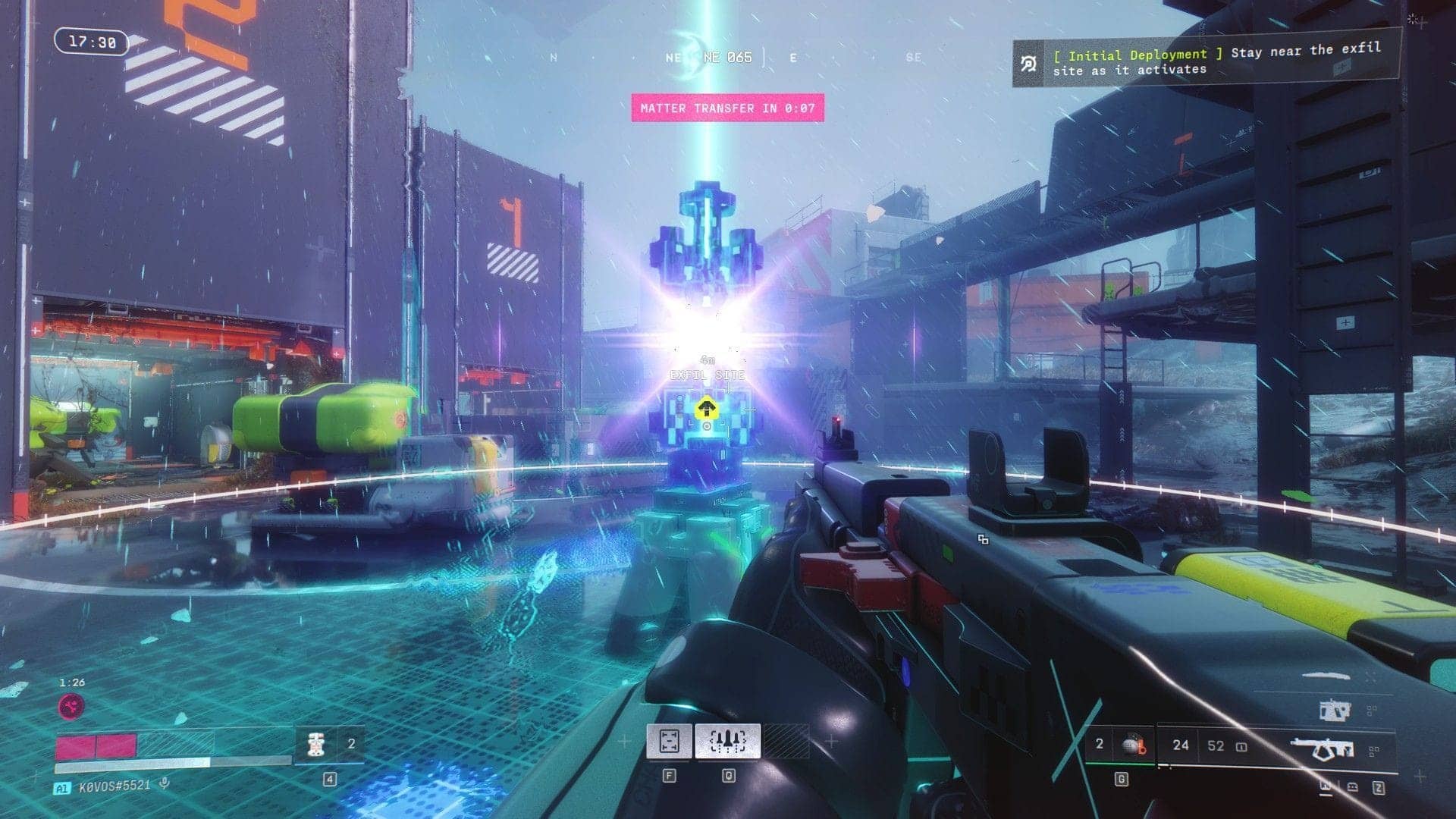Screen dimensions: 1456x819
Task: Select the first ability icon with bracket frame
Action: click(669, 741)
